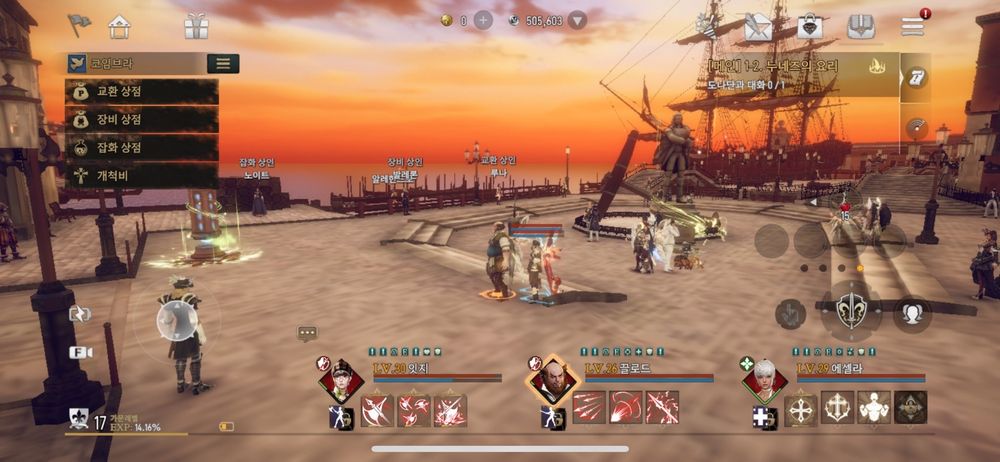
Task: Open the shopping bag store icon
Action: point(809,27)
